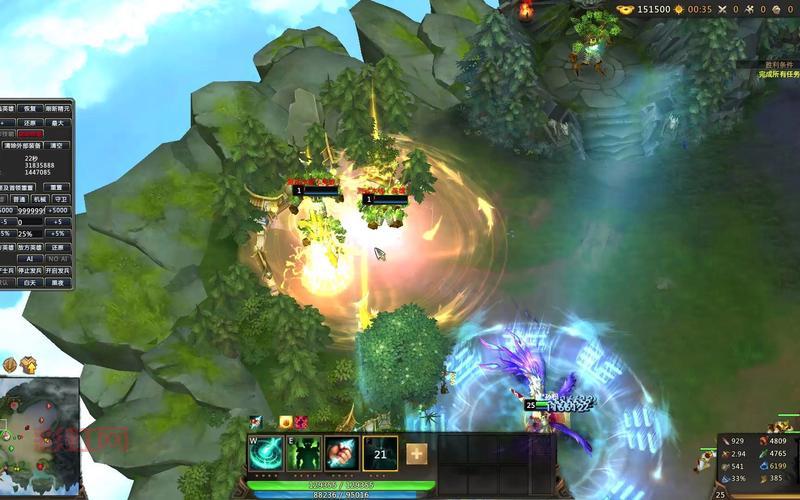Enable the AI button

(x=31, y=258)
